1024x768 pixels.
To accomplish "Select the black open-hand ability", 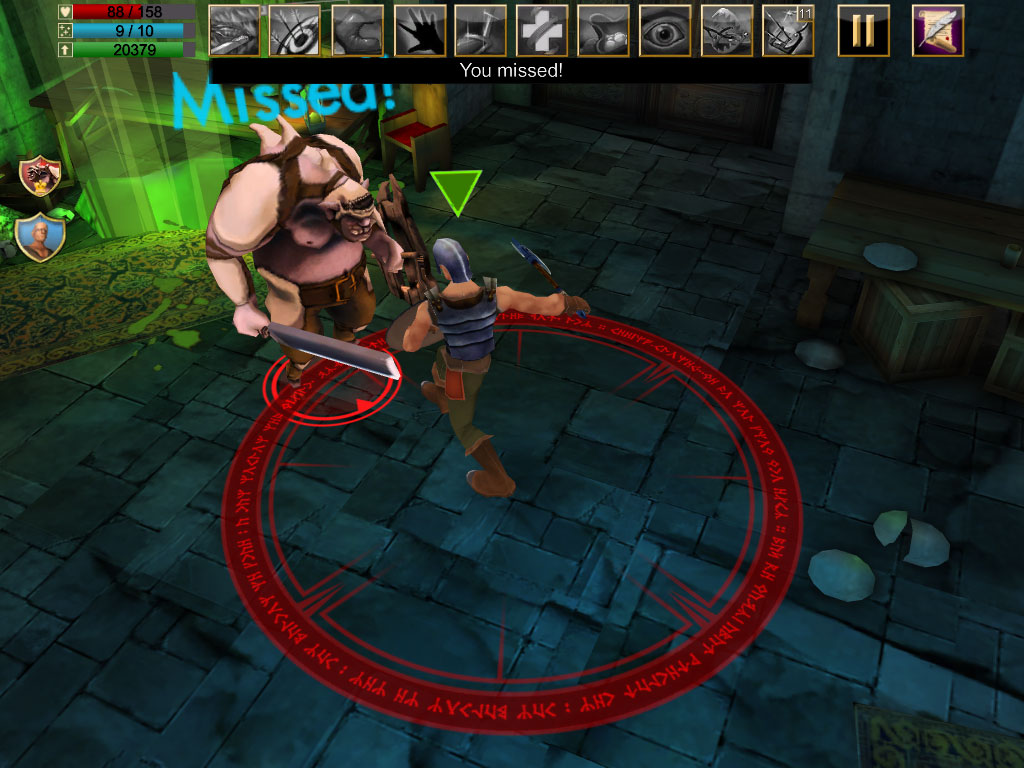I will tap(420, 31).
